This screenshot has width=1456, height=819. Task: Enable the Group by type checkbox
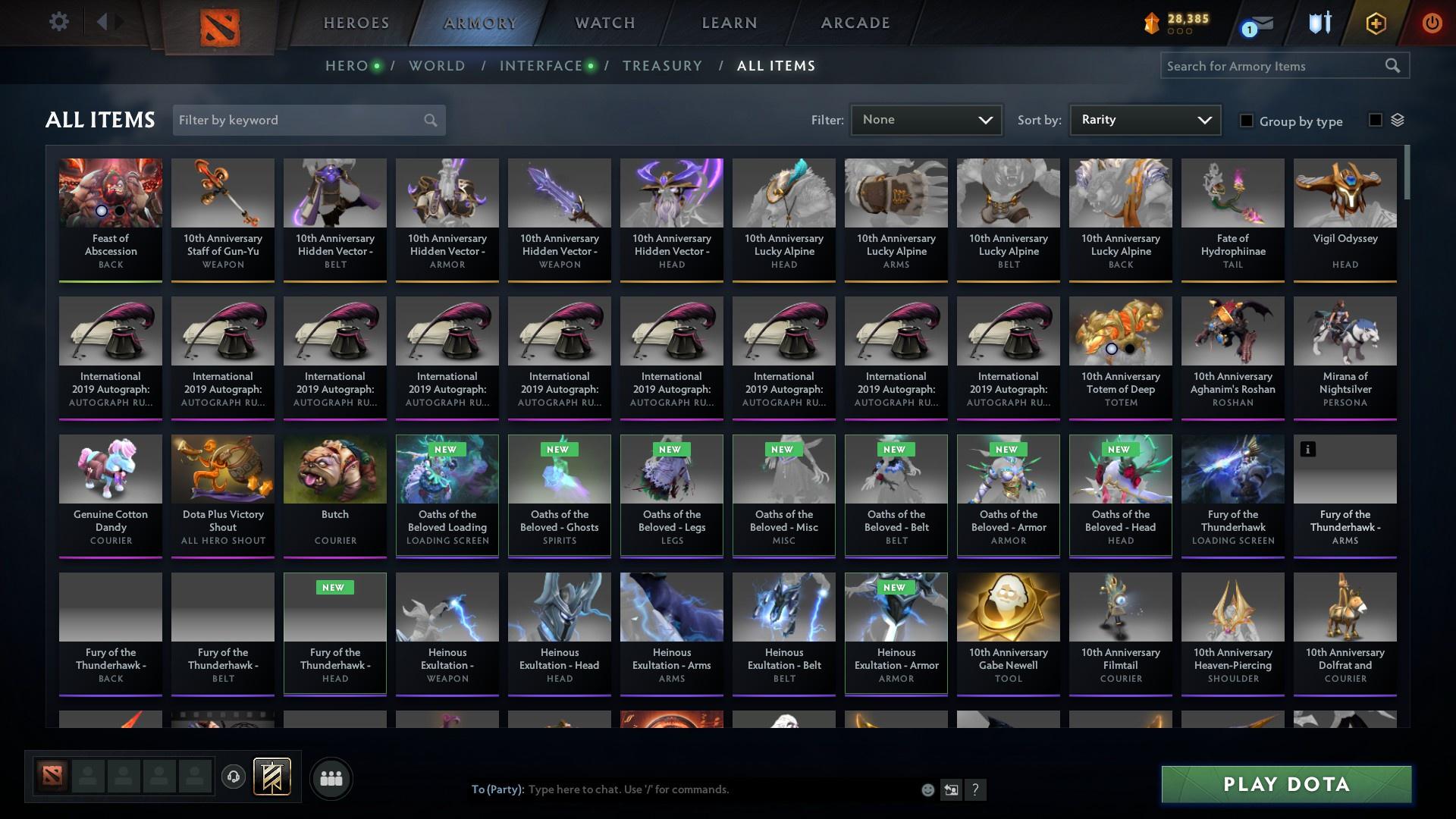click(x=1247, y=121)
